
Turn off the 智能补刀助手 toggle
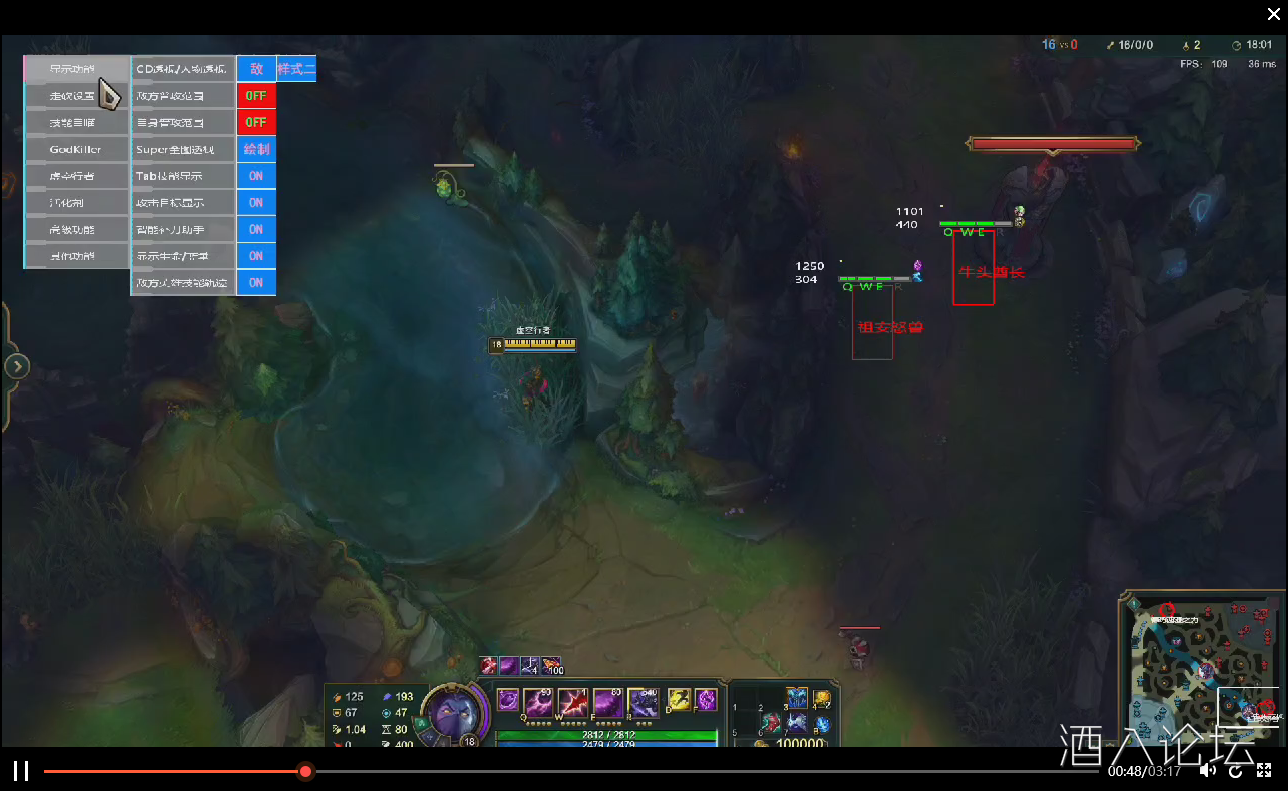pos(256,229)
